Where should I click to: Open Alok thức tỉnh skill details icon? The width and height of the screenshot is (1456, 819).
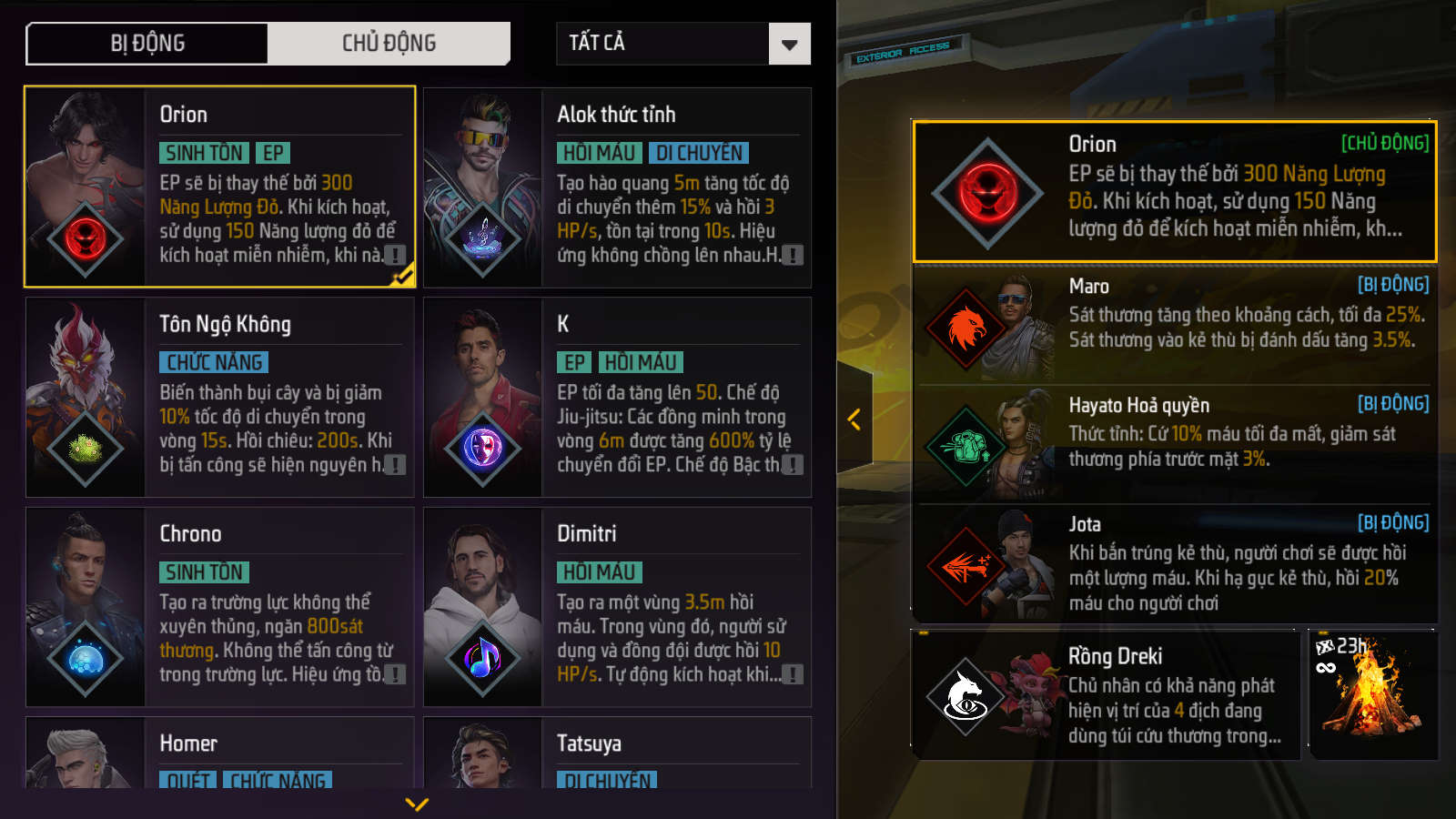(x=793, y=256)
